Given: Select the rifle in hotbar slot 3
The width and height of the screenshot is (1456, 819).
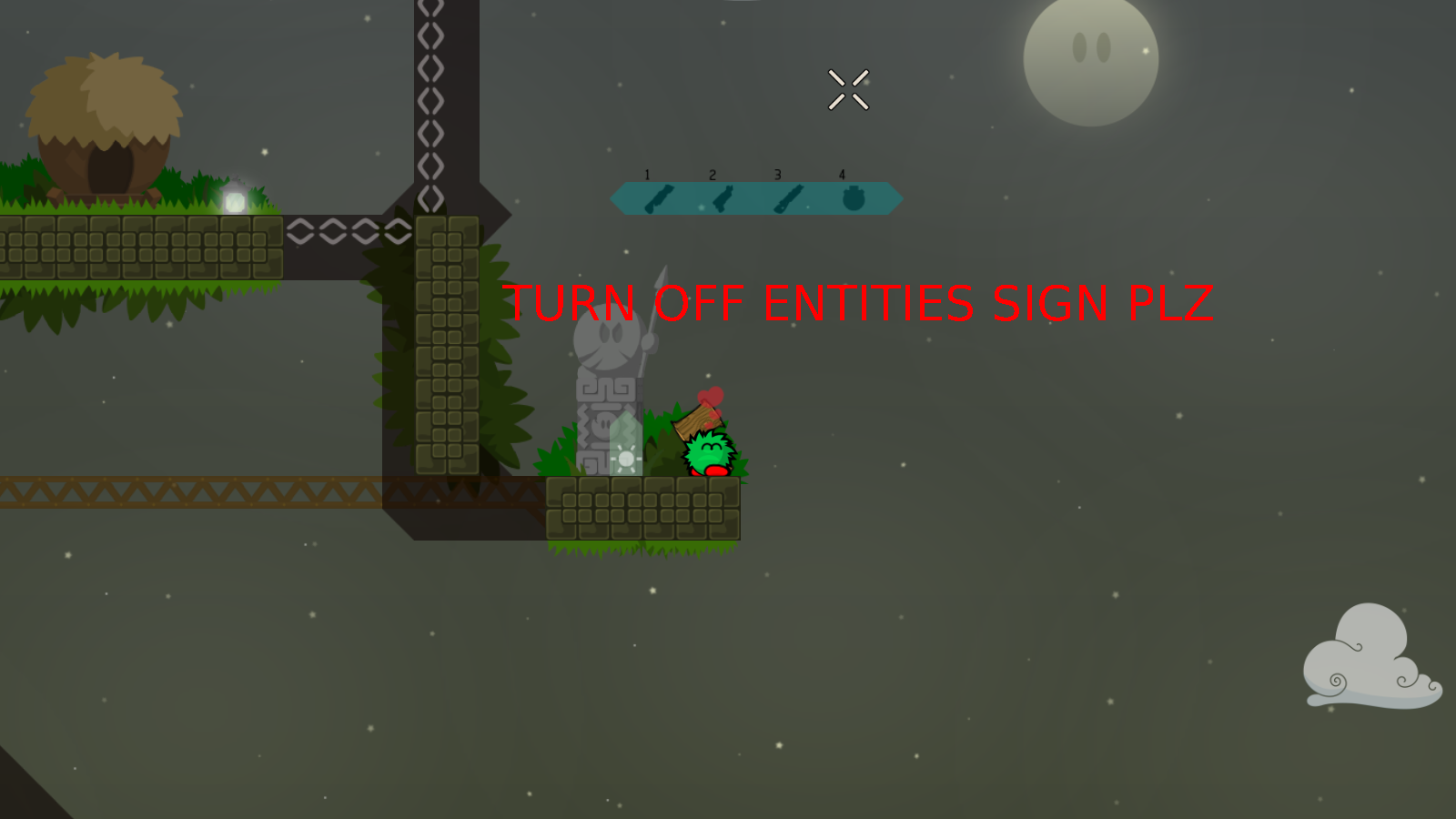Looking at the screenshot, I should [x=788, y=198].
